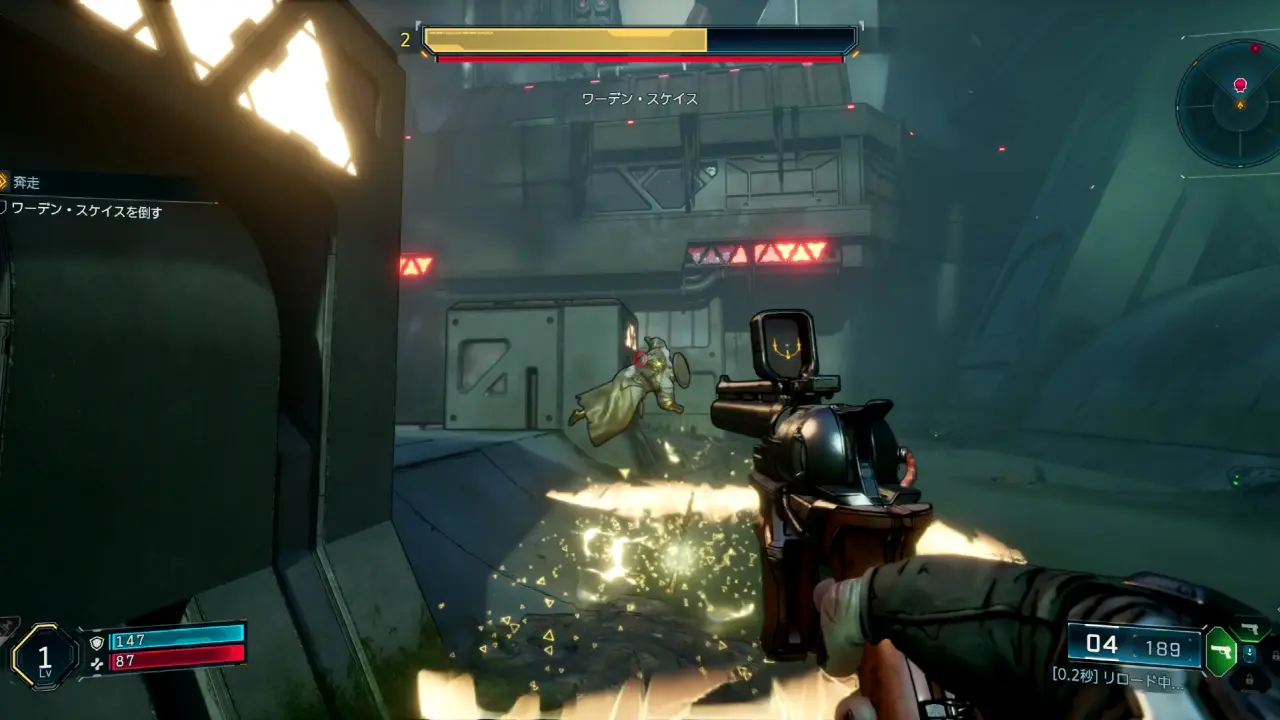Click the level 1 character badge
Screen dimensions: 1280x720
pos(44,656)
